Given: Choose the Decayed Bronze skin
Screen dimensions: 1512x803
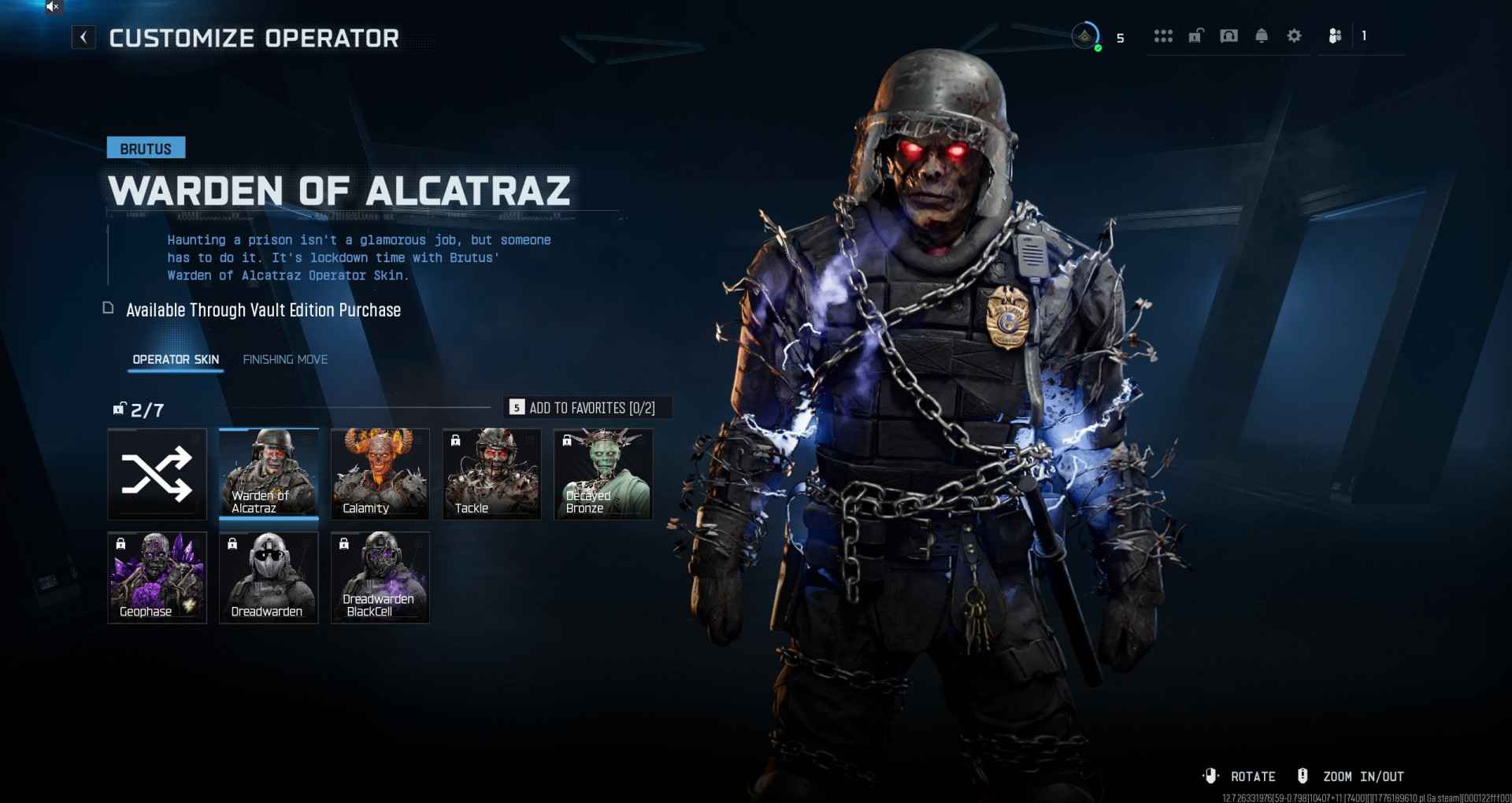Looking at the screenshot, I should point(603,474).
